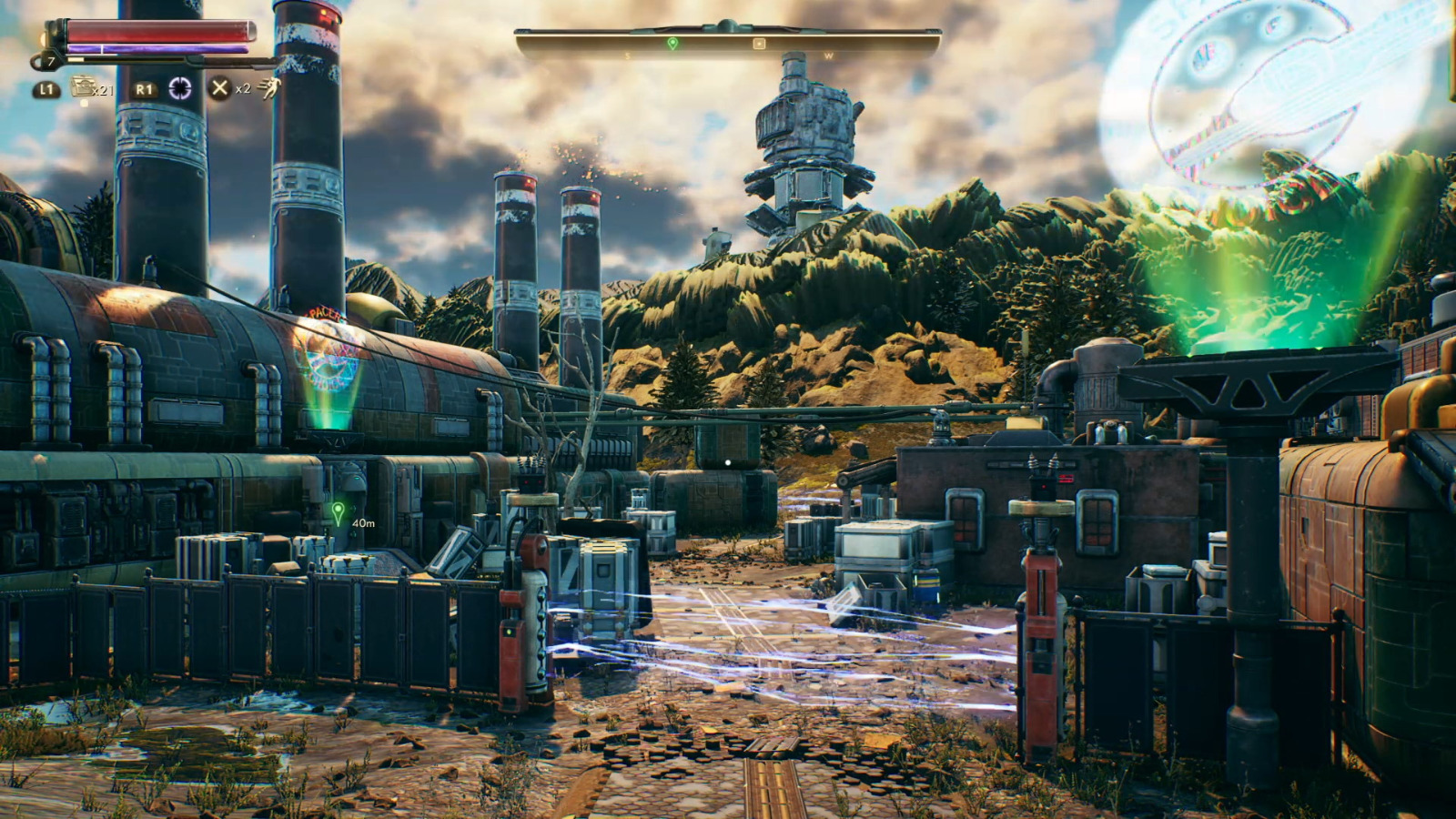Select the sprinting figure icon near x2
This screenshot has width=1456, height=819.
click(271, 87)
